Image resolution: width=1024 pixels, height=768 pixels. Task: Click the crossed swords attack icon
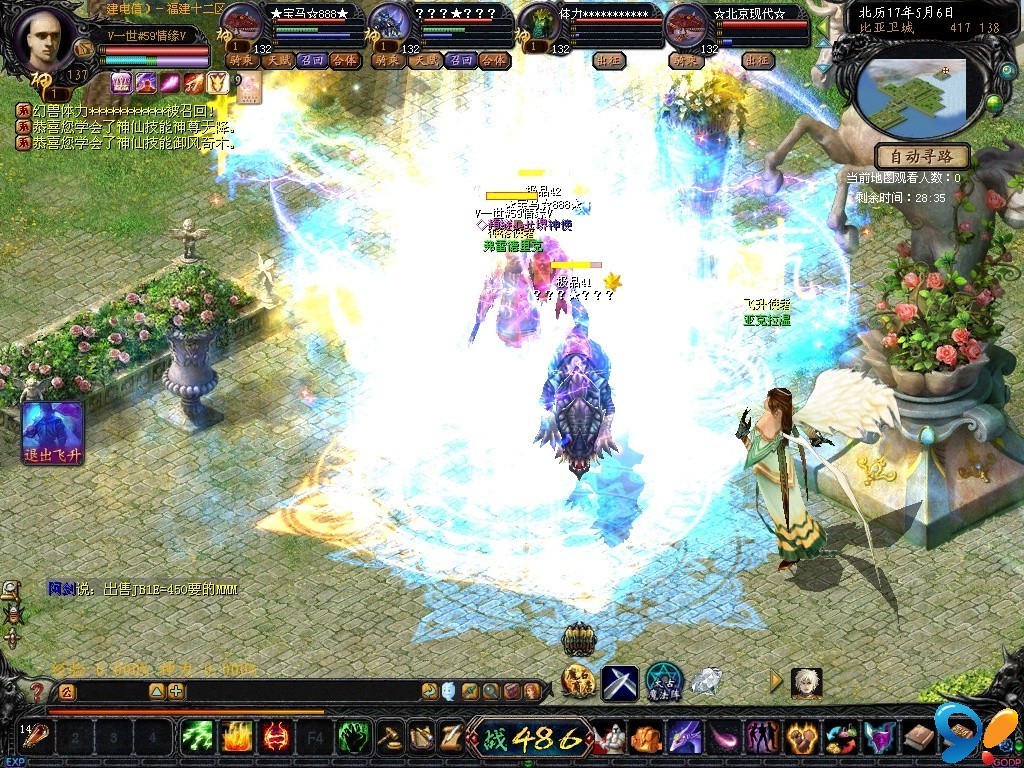point(619,683)
